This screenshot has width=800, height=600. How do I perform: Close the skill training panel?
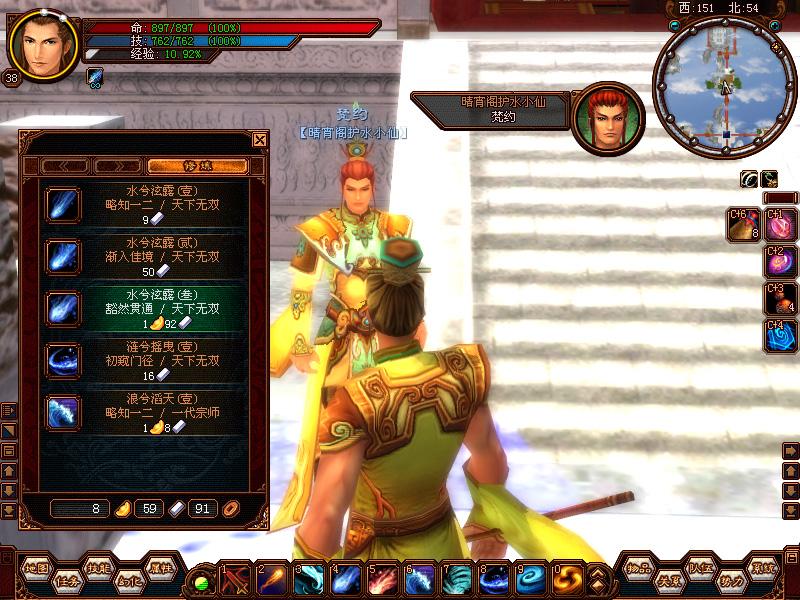[260, 140]
